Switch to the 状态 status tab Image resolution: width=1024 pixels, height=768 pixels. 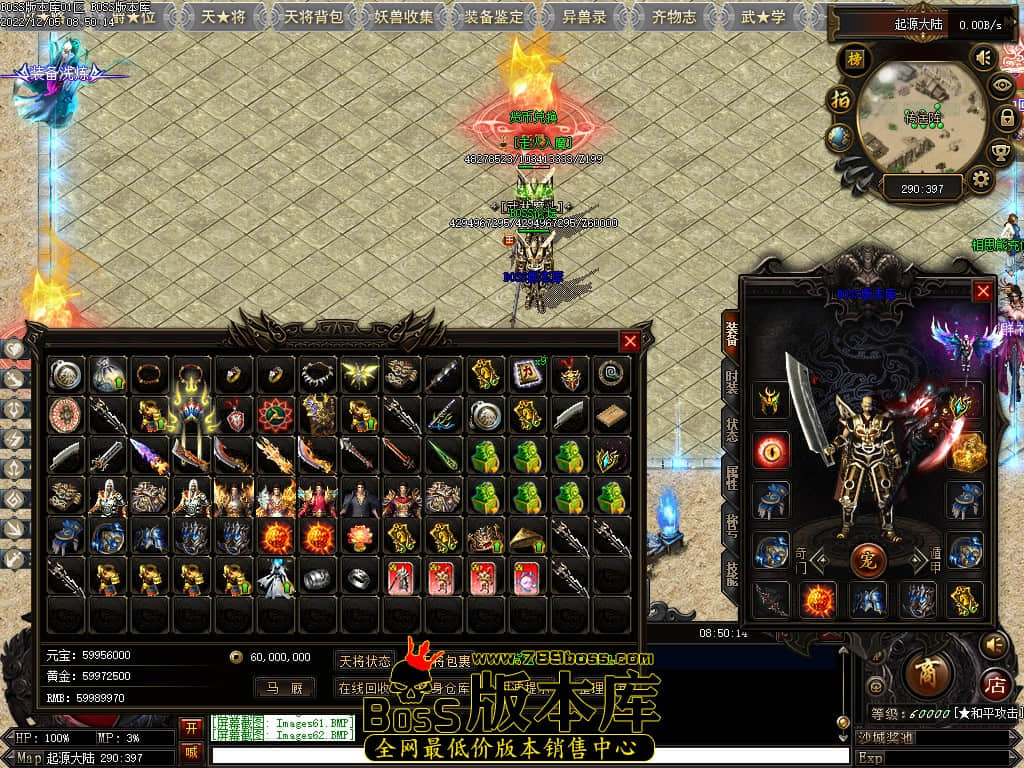pos(731,430)
